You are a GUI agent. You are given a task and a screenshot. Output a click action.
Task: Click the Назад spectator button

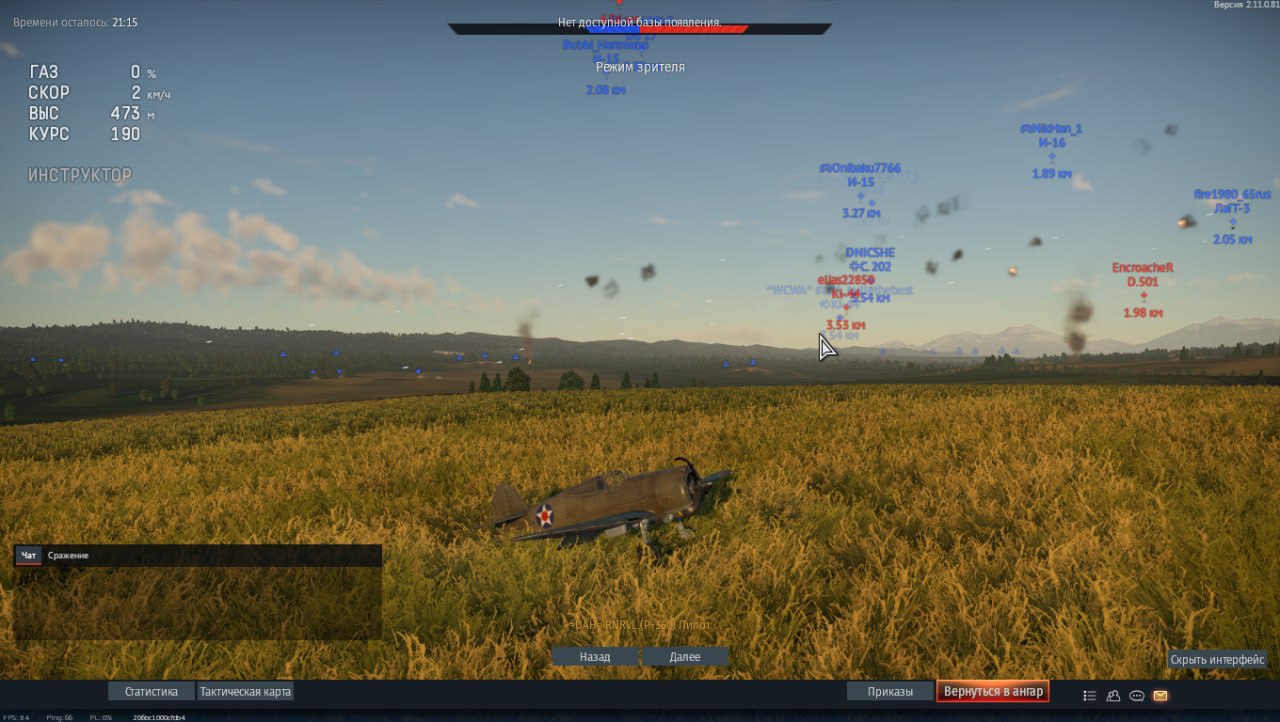point(594,657)
